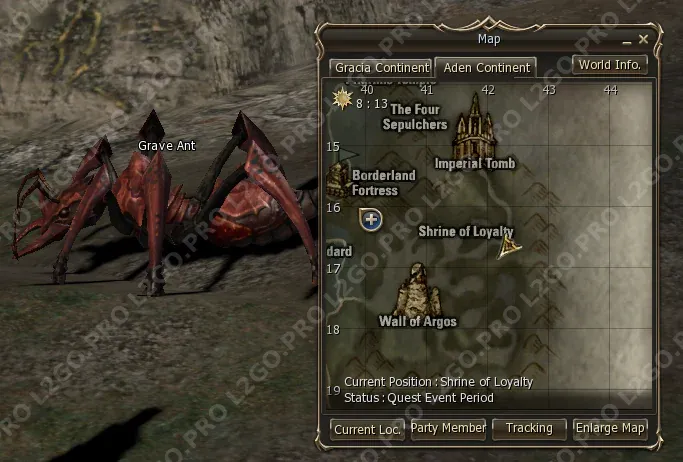
Task: Select the Borderland Fortress map icon
Action: click(337, 177)
